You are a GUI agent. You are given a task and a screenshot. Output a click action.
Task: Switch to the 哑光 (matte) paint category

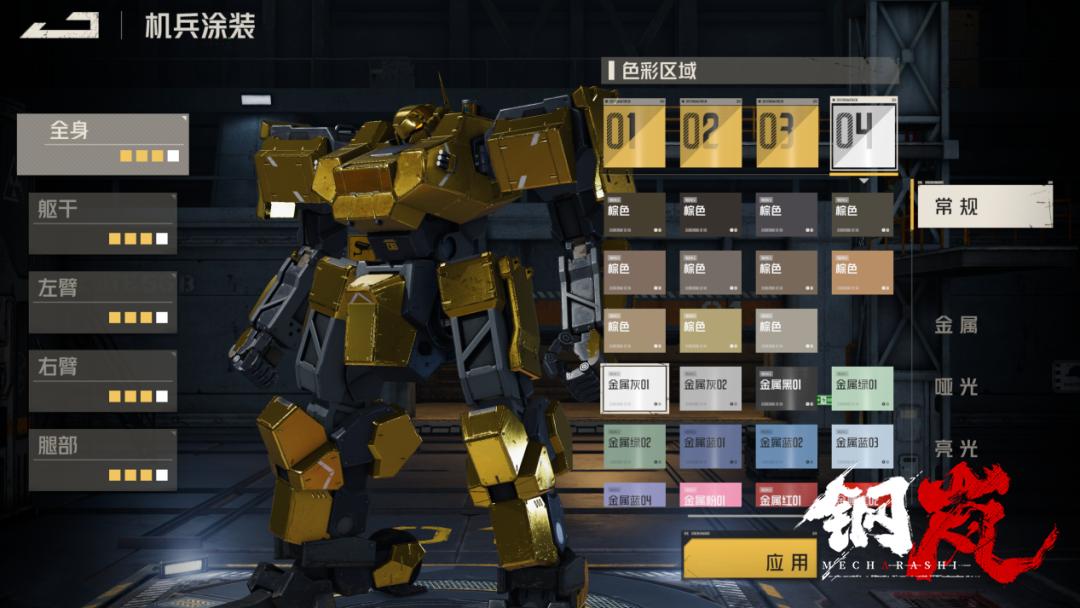pyautogui.click(x=956, y=387)
